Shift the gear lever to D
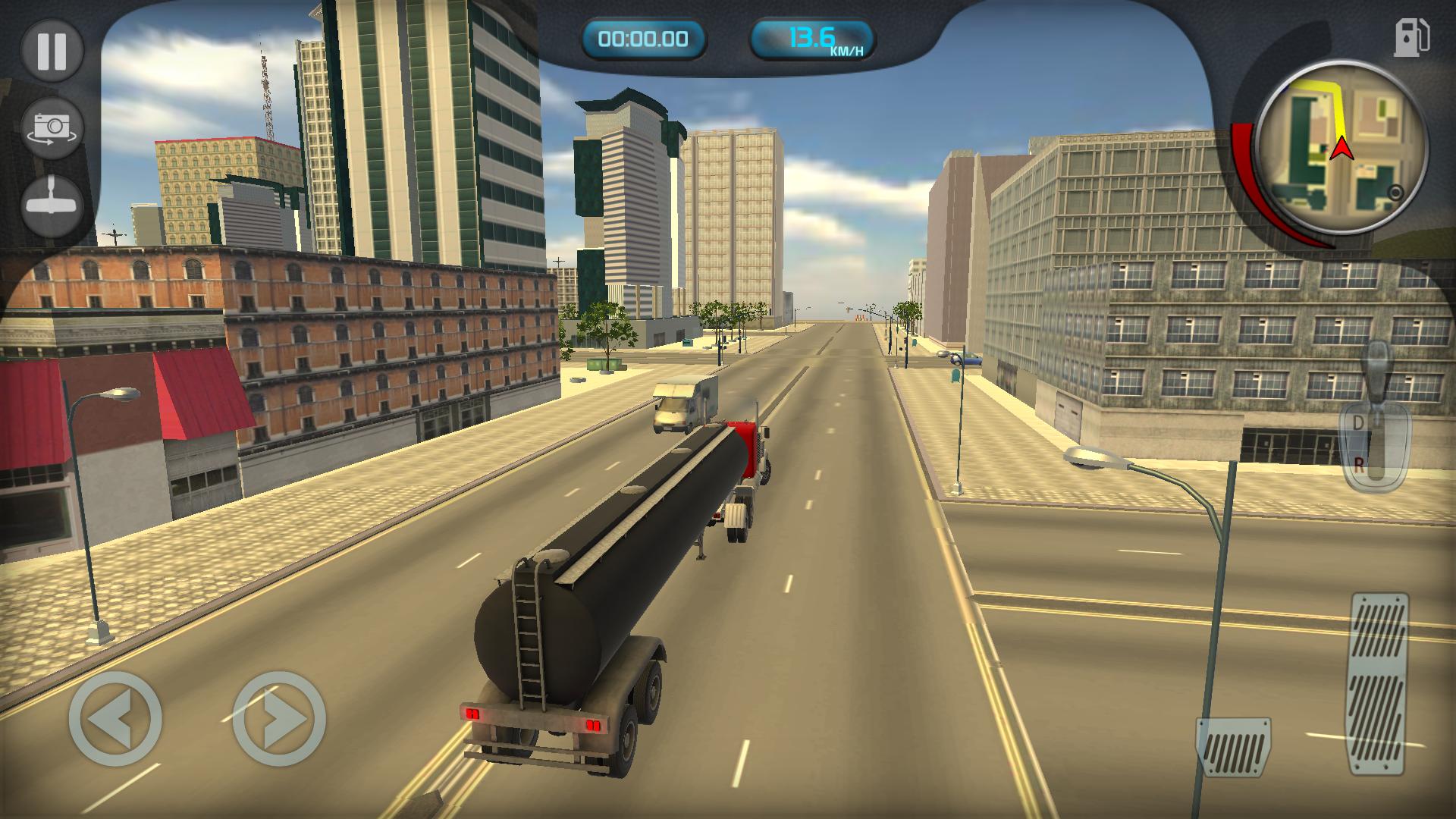1456x819 pixels. click(x=1357, y=422)
